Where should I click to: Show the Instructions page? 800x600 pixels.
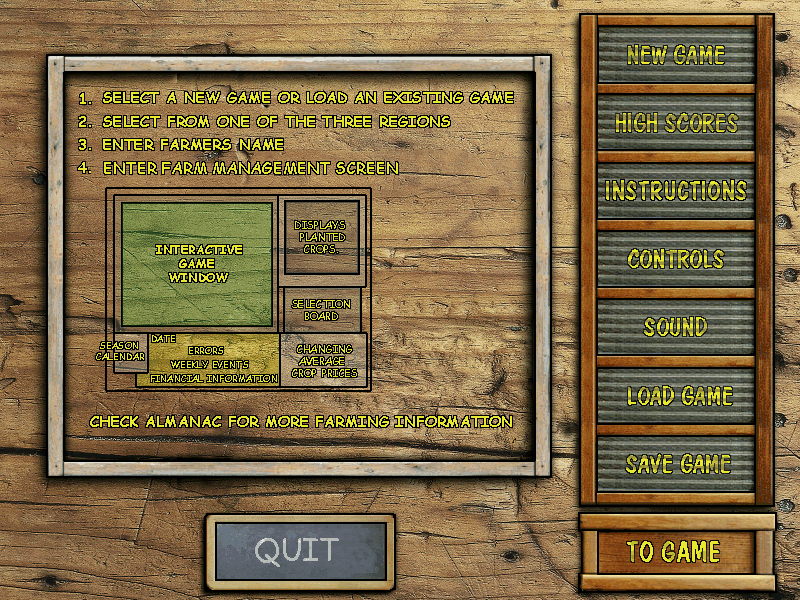tap(676, 190)
